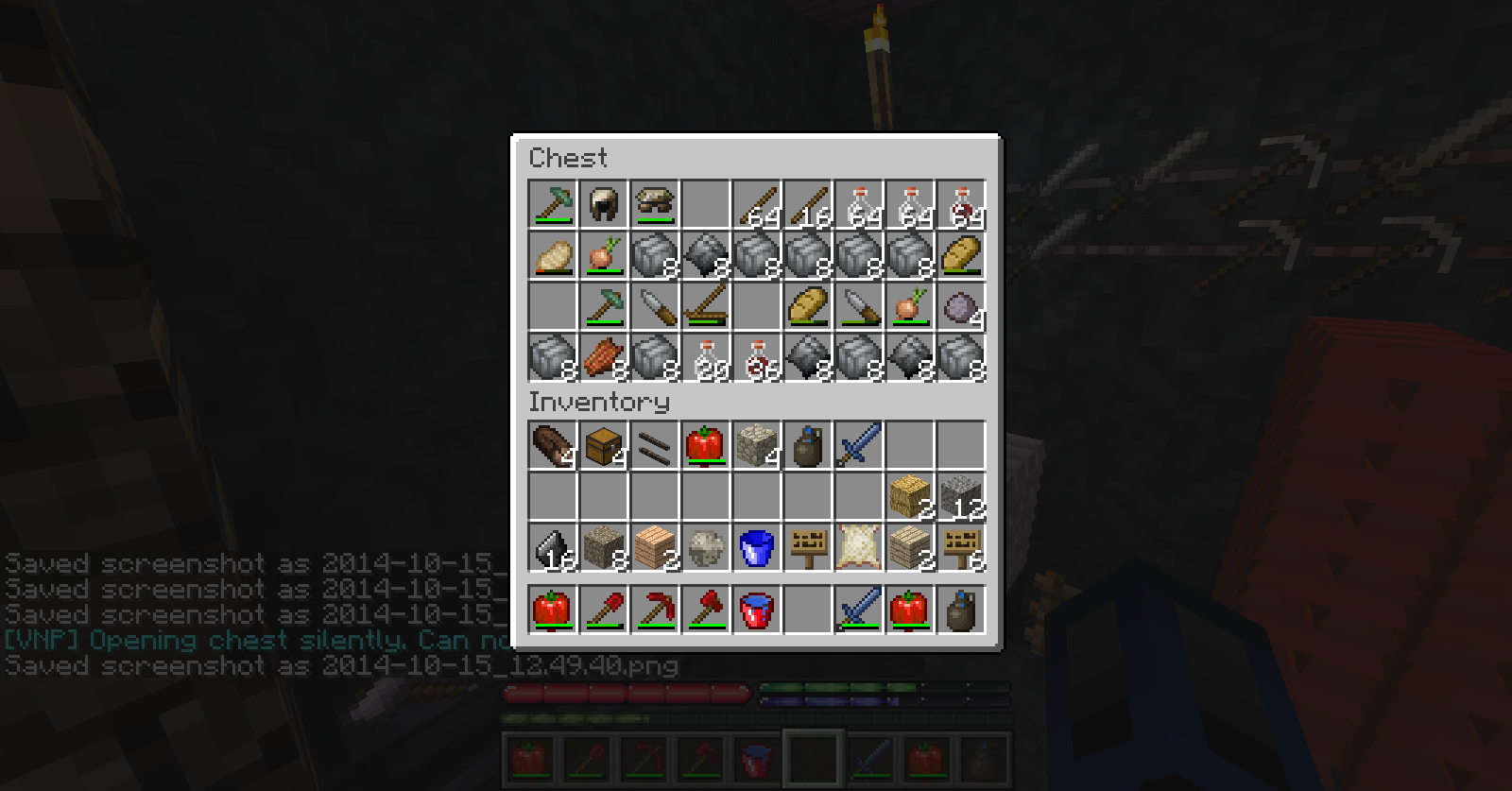The height and width of the screenshot is (791, 1512).
Task: Select the stack of 6 signs
Action: (960, 547)
